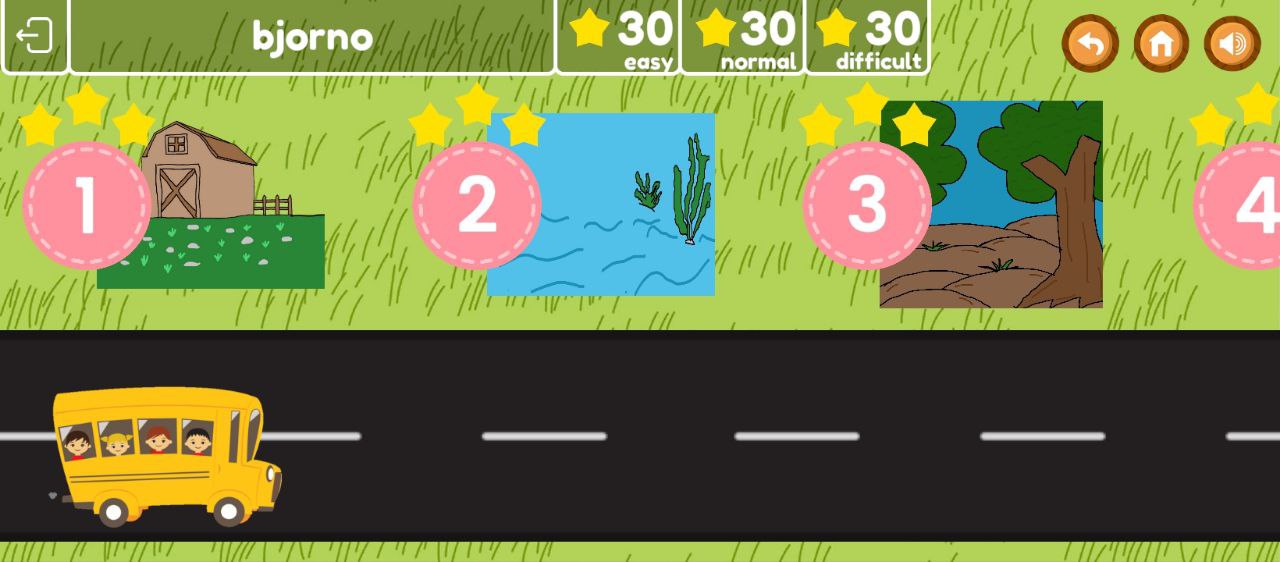Switch to normal difficulty star tab
Image resolution: width=1280 pixels, height=562 pixels.
tap(743, 37)
